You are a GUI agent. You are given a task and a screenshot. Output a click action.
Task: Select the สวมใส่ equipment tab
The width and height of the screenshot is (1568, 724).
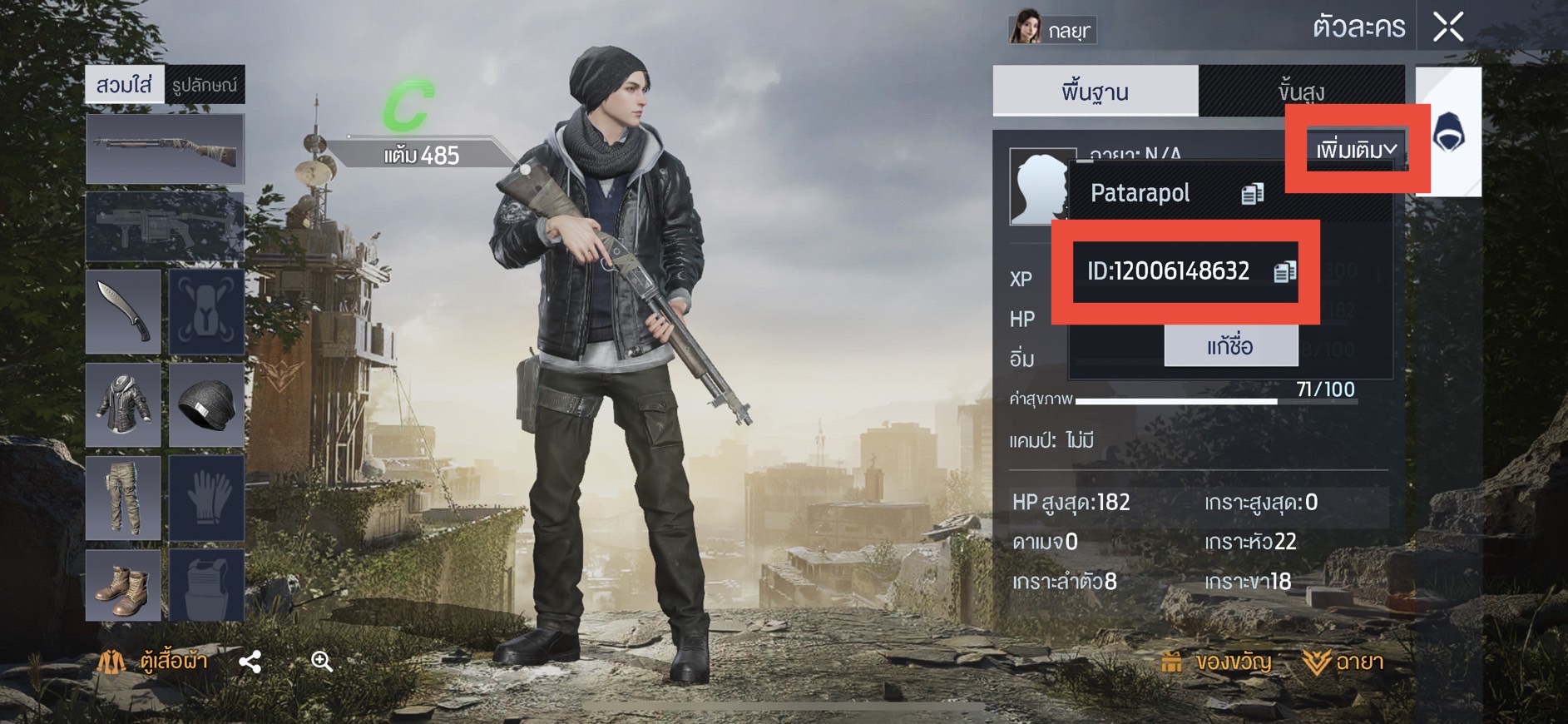click(125, 85)
